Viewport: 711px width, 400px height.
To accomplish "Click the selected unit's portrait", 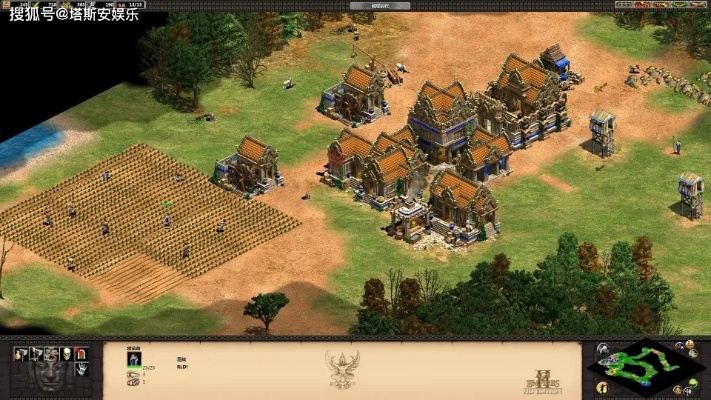I will coord(134,360).
